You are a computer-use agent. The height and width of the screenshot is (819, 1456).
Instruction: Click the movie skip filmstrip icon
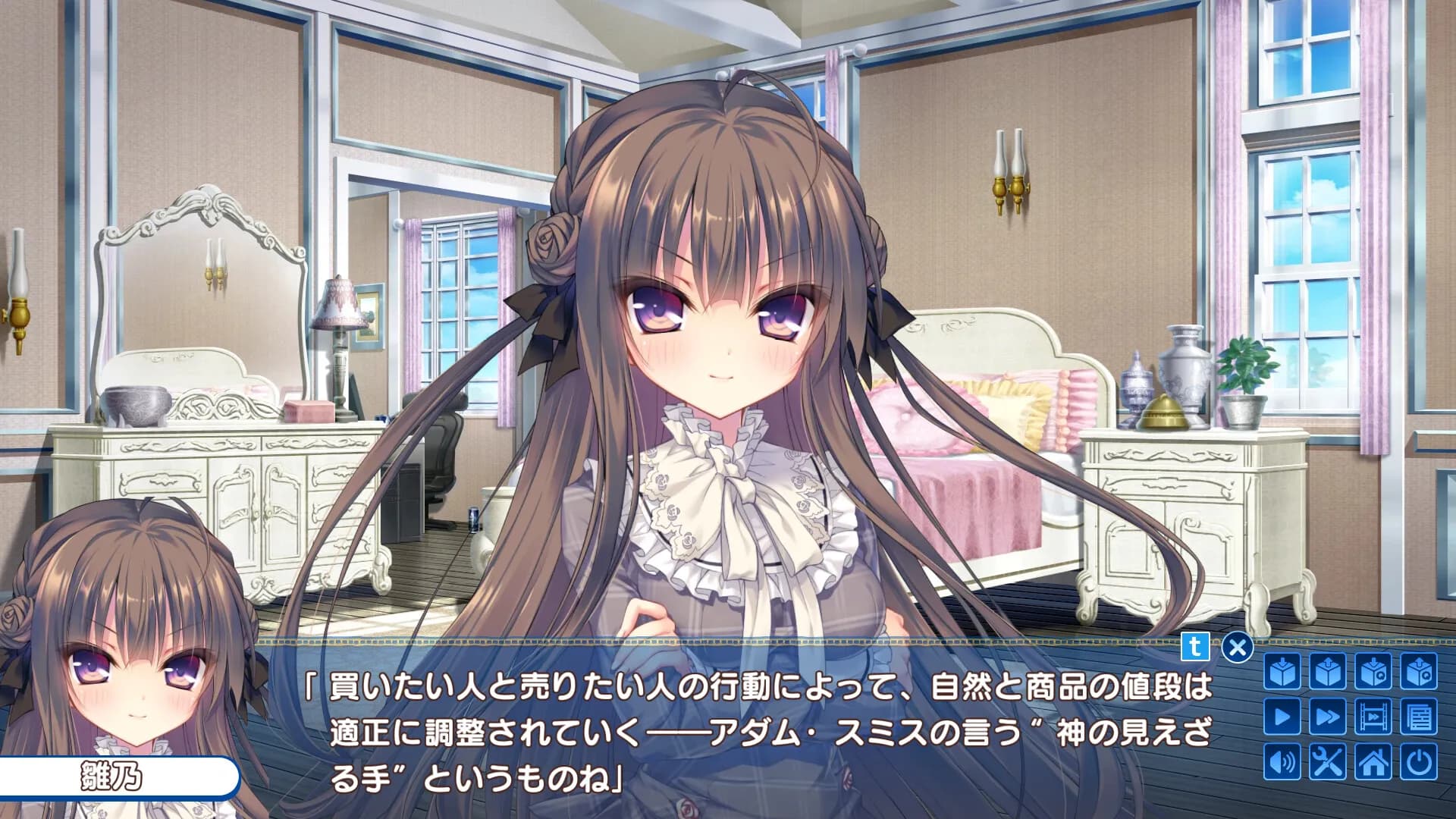pos(1373,715)
